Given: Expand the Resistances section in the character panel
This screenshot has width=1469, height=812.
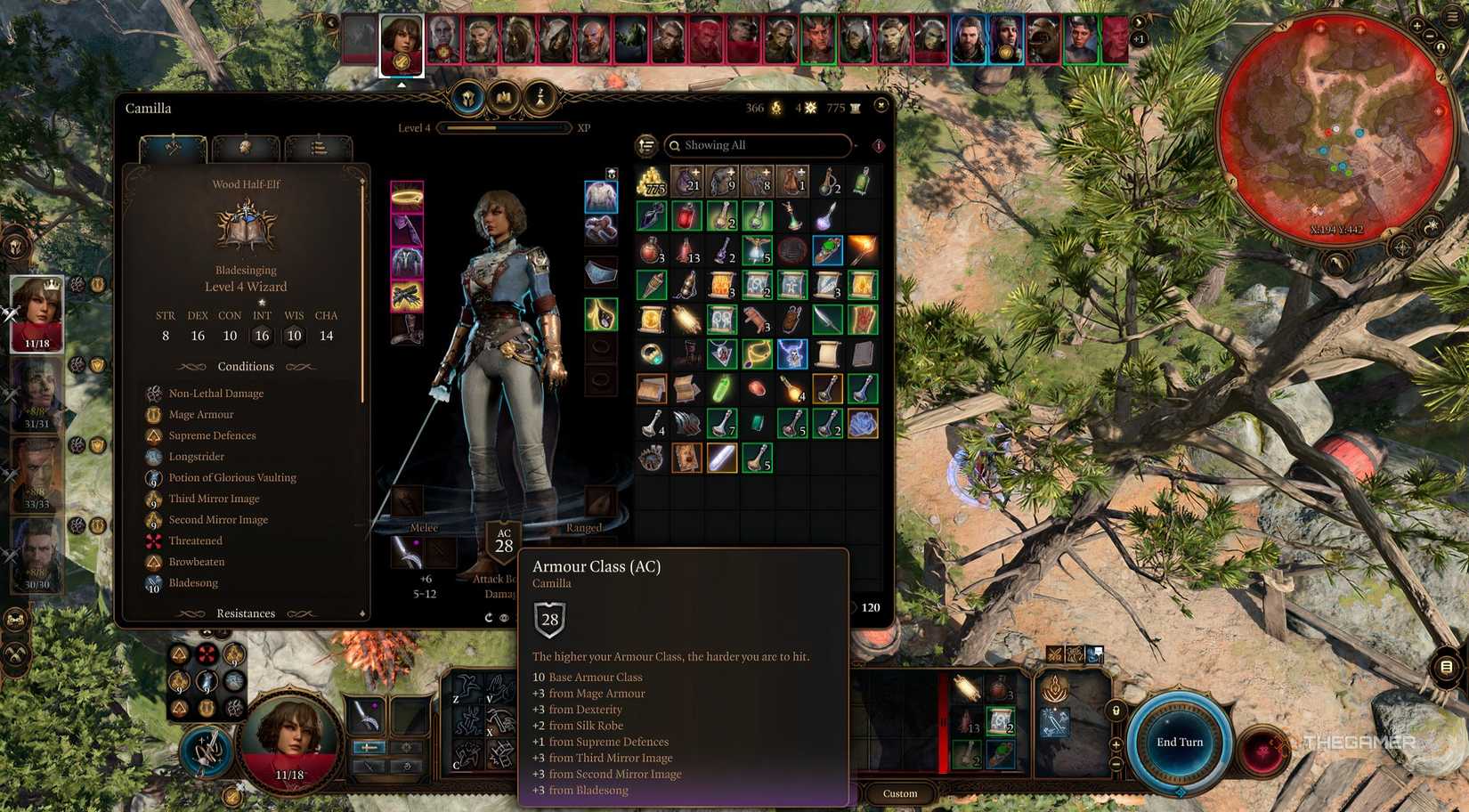Looking at the screenshot, I should point(246,613).
